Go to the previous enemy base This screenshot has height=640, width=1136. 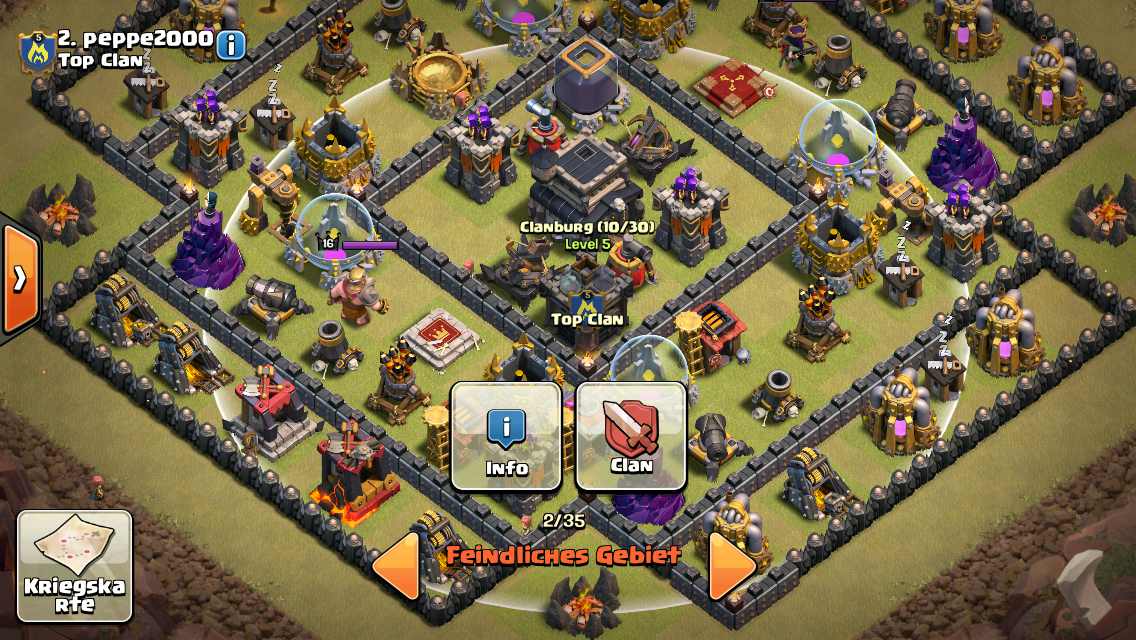[x=396, y=566]
